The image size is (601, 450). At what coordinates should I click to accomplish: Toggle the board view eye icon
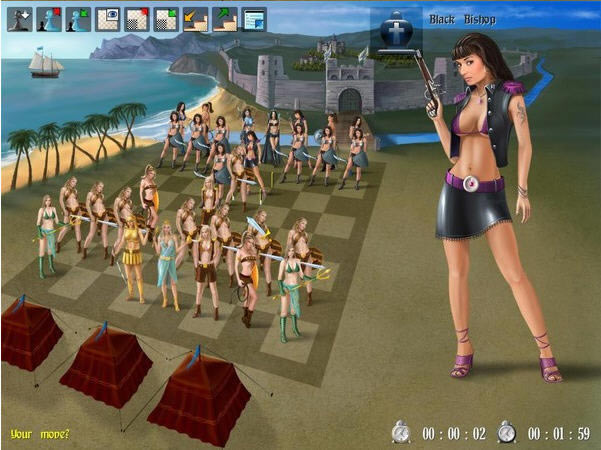[x=108, y=18]
